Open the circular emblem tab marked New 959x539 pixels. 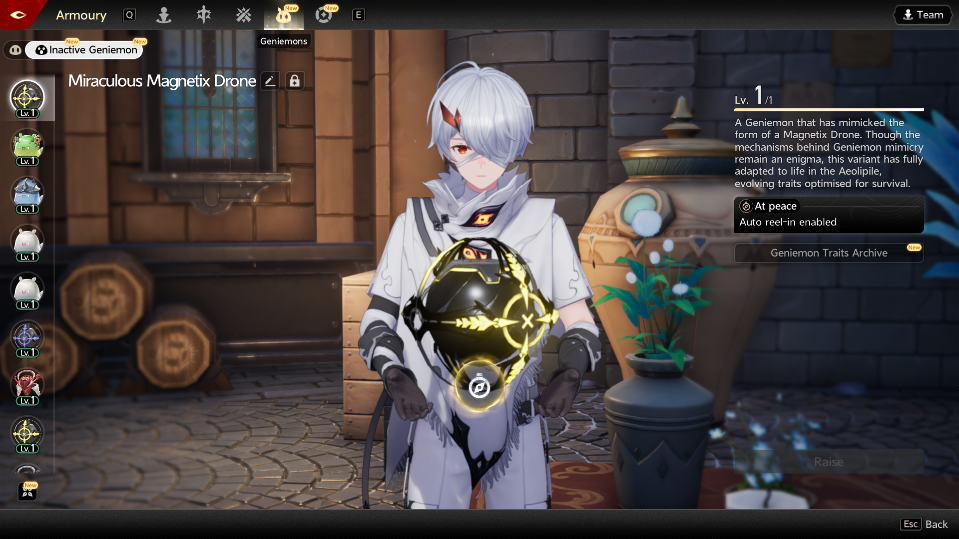click(324, 15)
